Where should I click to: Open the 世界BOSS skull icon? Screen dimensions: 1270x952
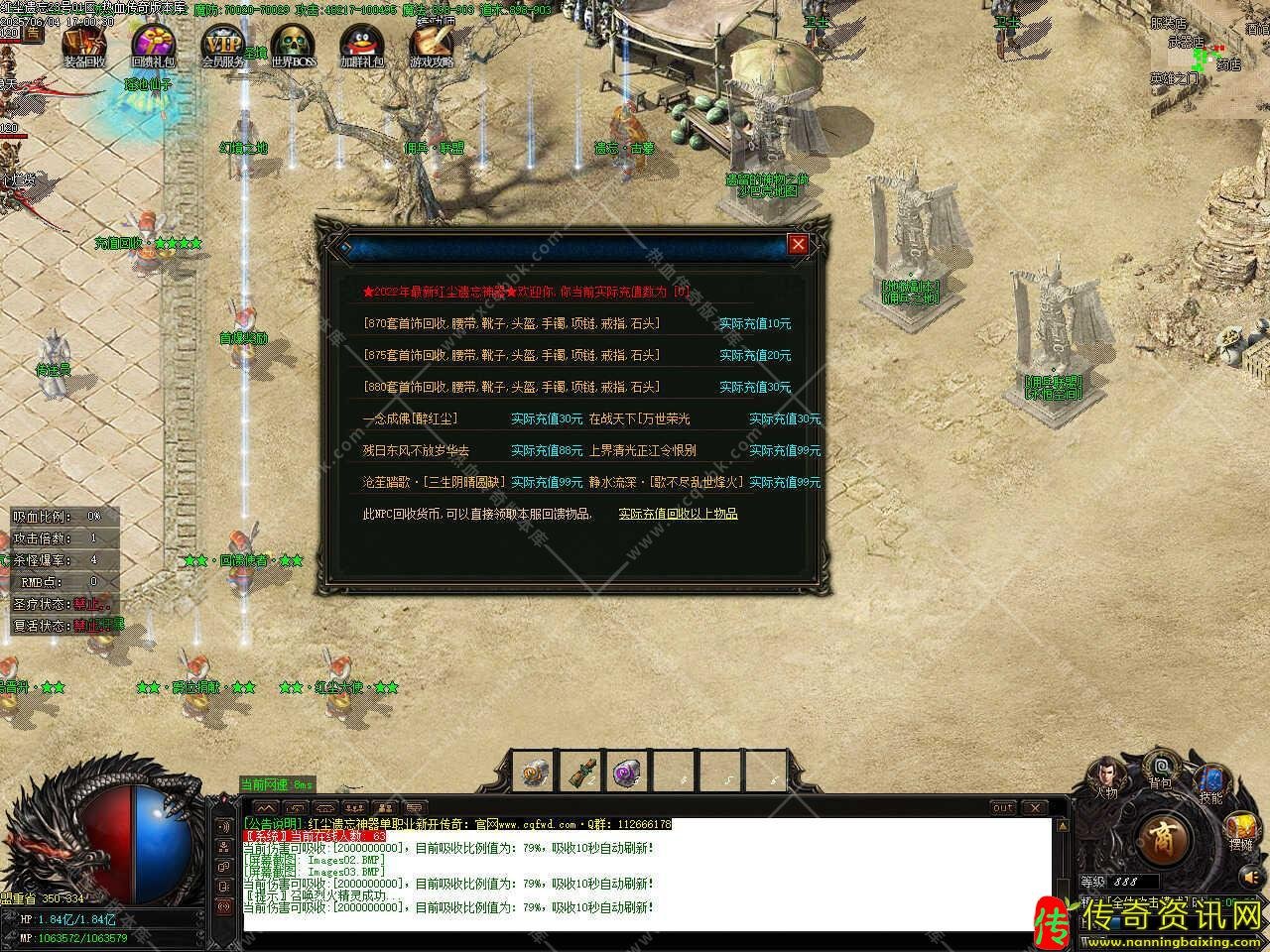294,44
